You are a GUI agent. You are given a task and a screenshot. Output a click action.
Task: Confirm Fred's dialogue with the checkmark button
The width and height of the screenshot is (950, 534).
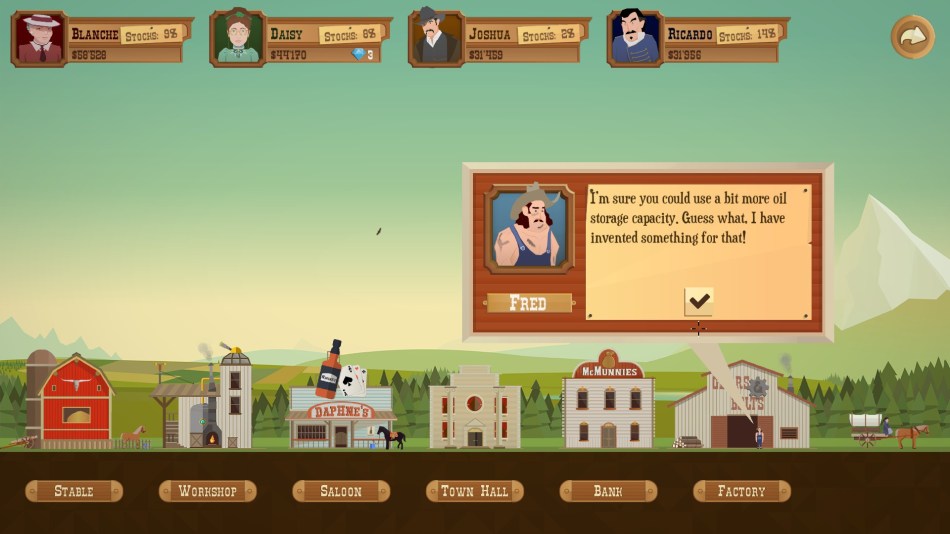[x=698, y=301]
